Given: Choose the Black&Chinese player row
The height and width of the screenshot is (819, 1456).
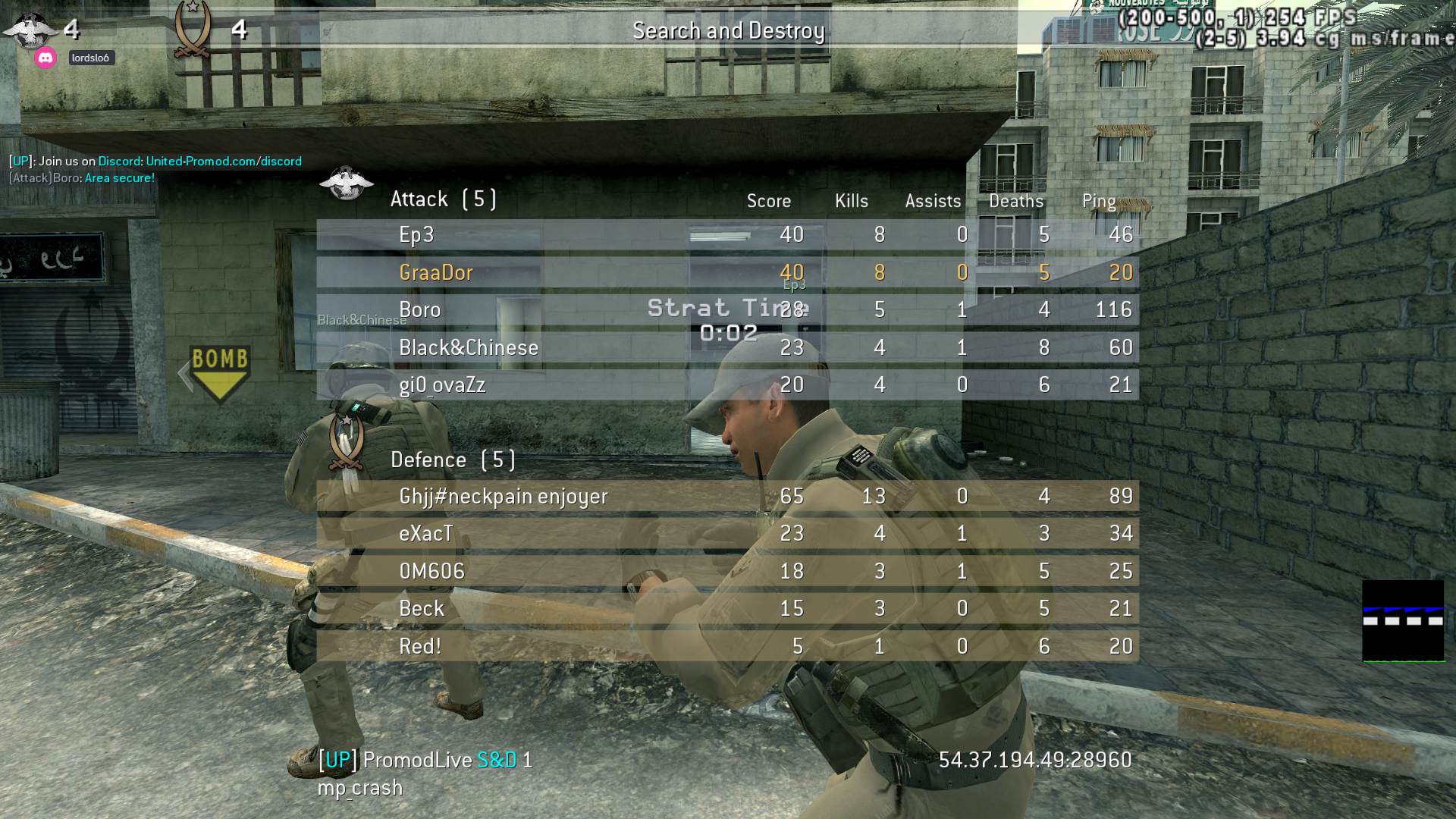Looking at the screenshot, I should point(726,347).
